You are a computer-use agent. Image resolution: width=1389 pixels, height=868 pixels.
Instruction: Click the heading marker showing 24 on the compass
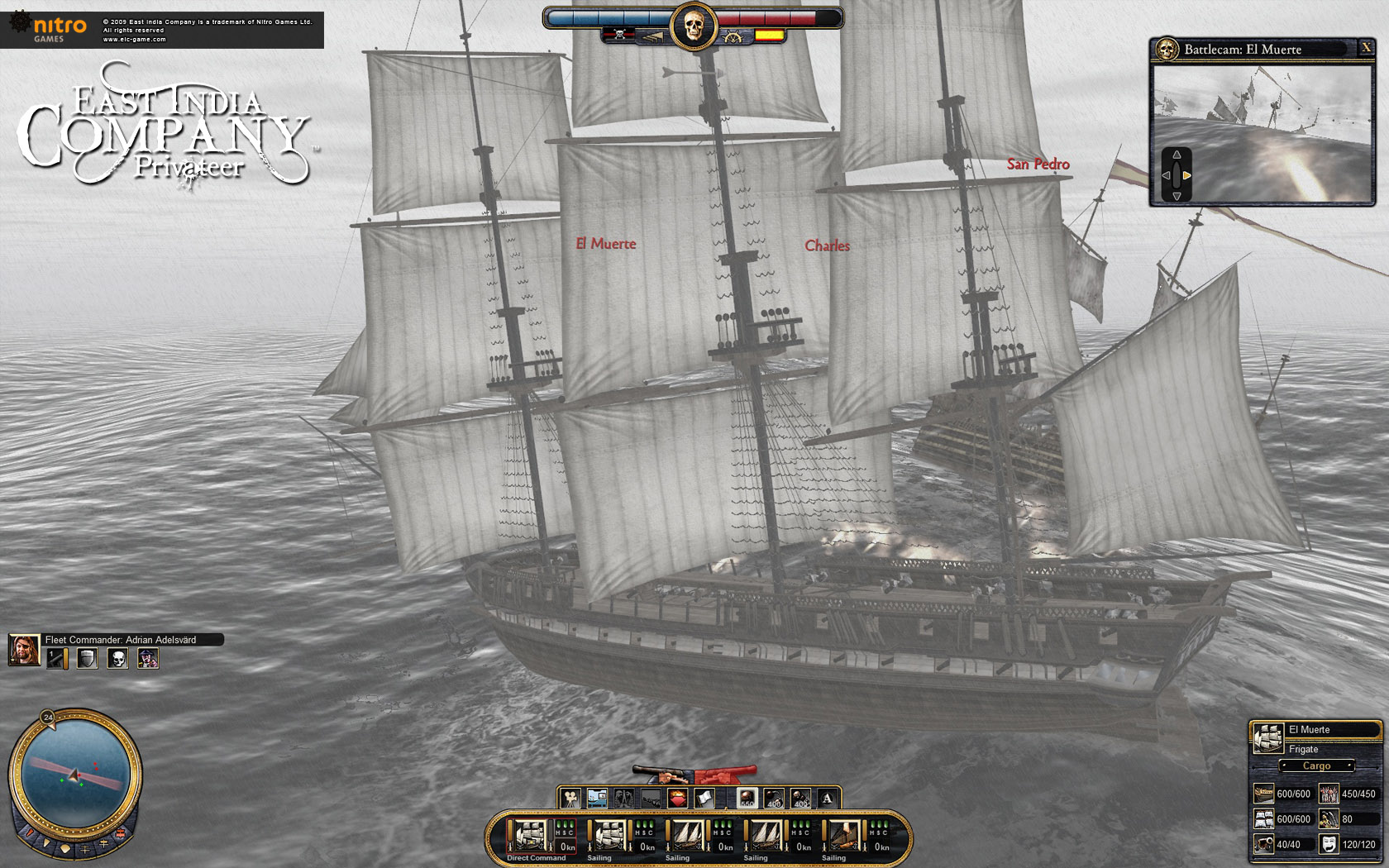47,719
